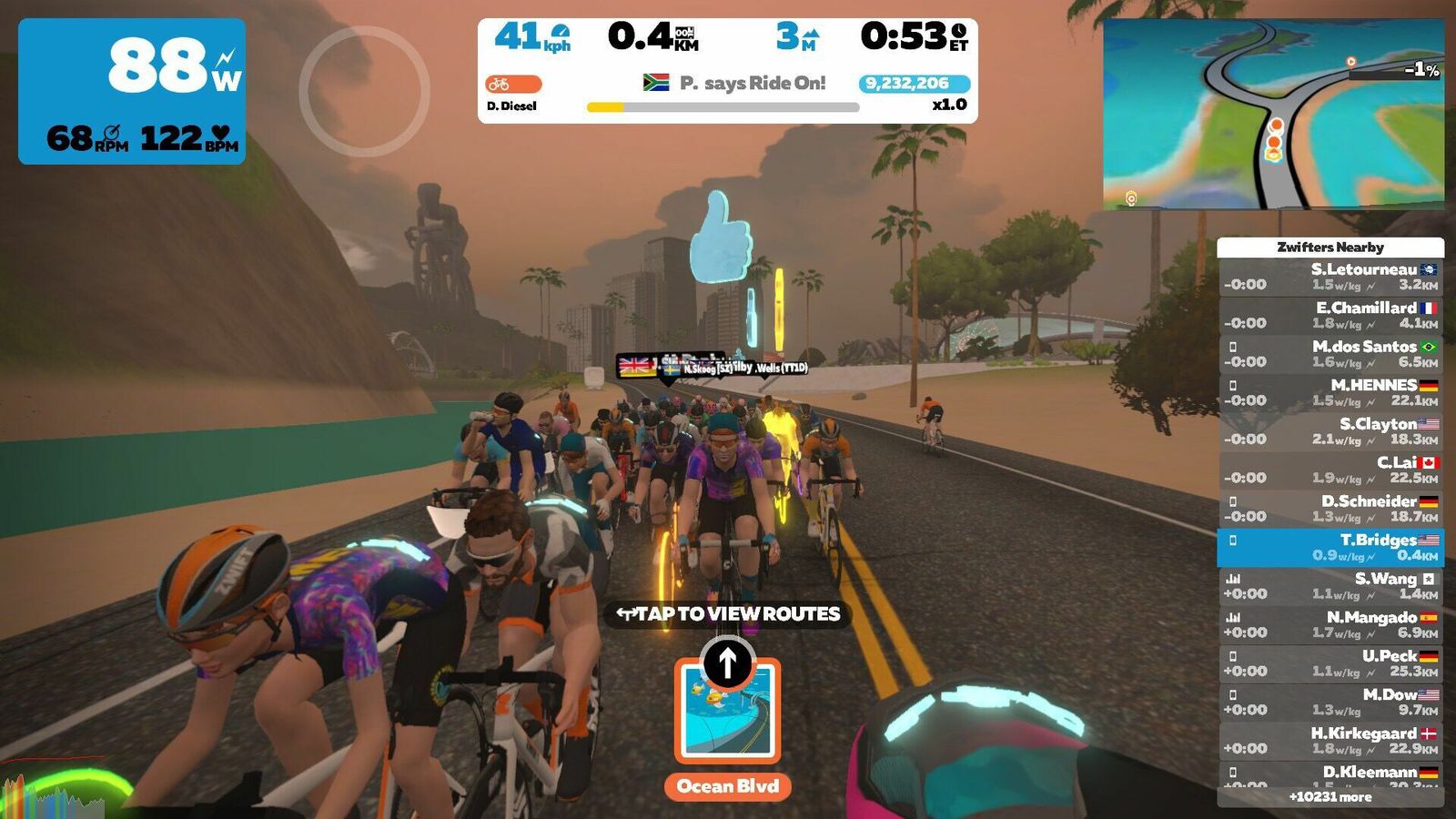Click the empty power-up ring
Image resolution: width=1456 pixels, height=819 pixels.
point(364,91)
